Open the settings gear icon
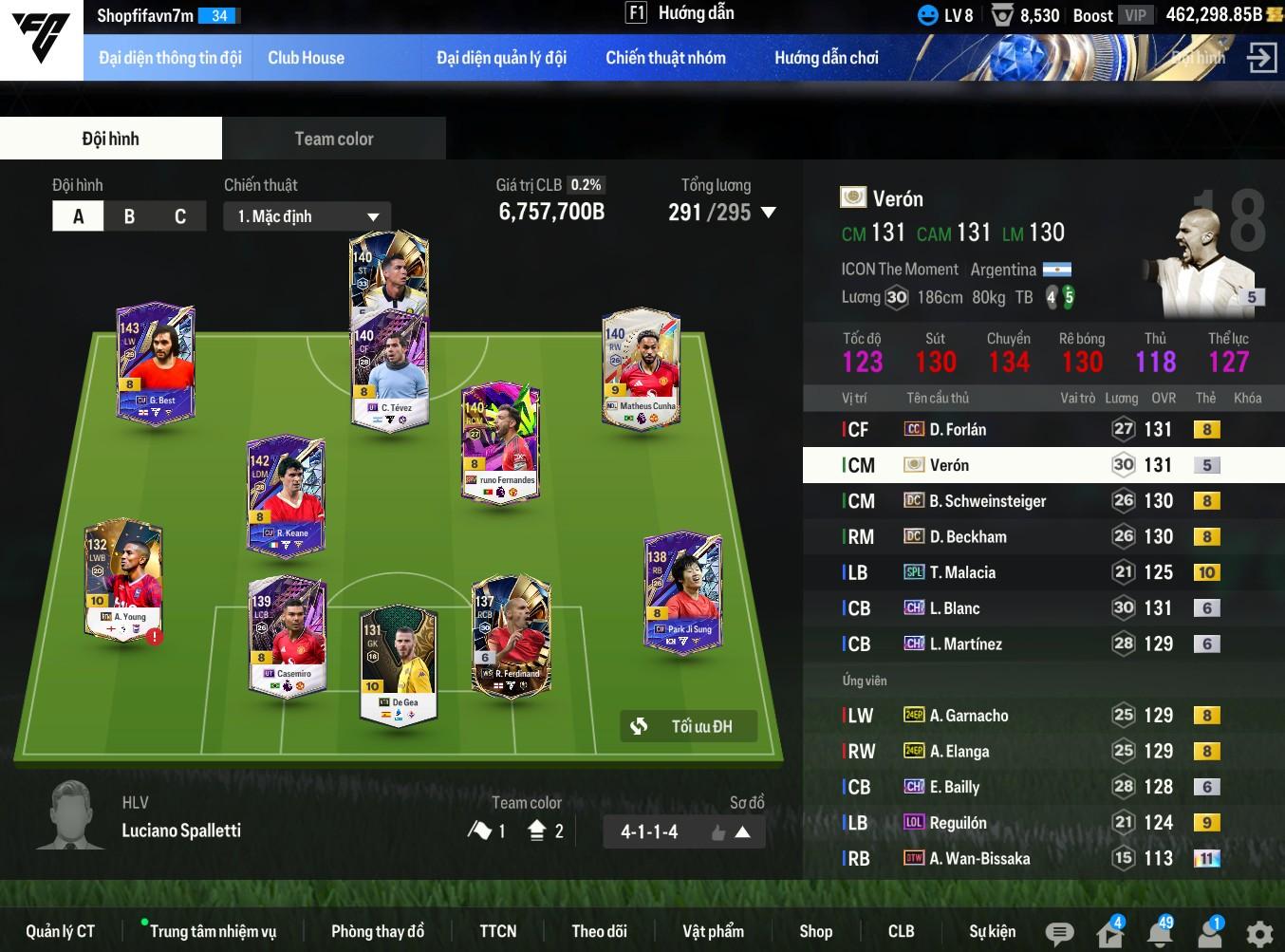Screen dimensions: 1285x952 pos(1259,933)
